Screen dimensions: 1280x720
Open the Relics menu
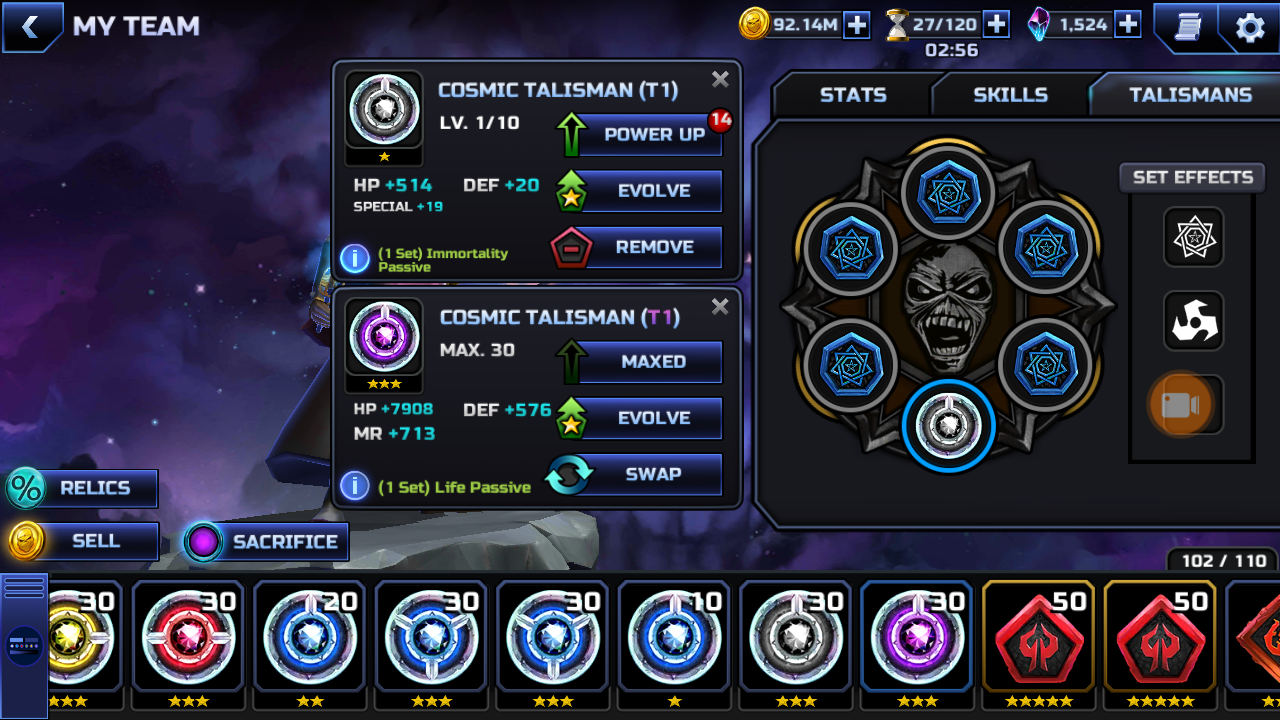pyautogui.click(x=82, y=488)
